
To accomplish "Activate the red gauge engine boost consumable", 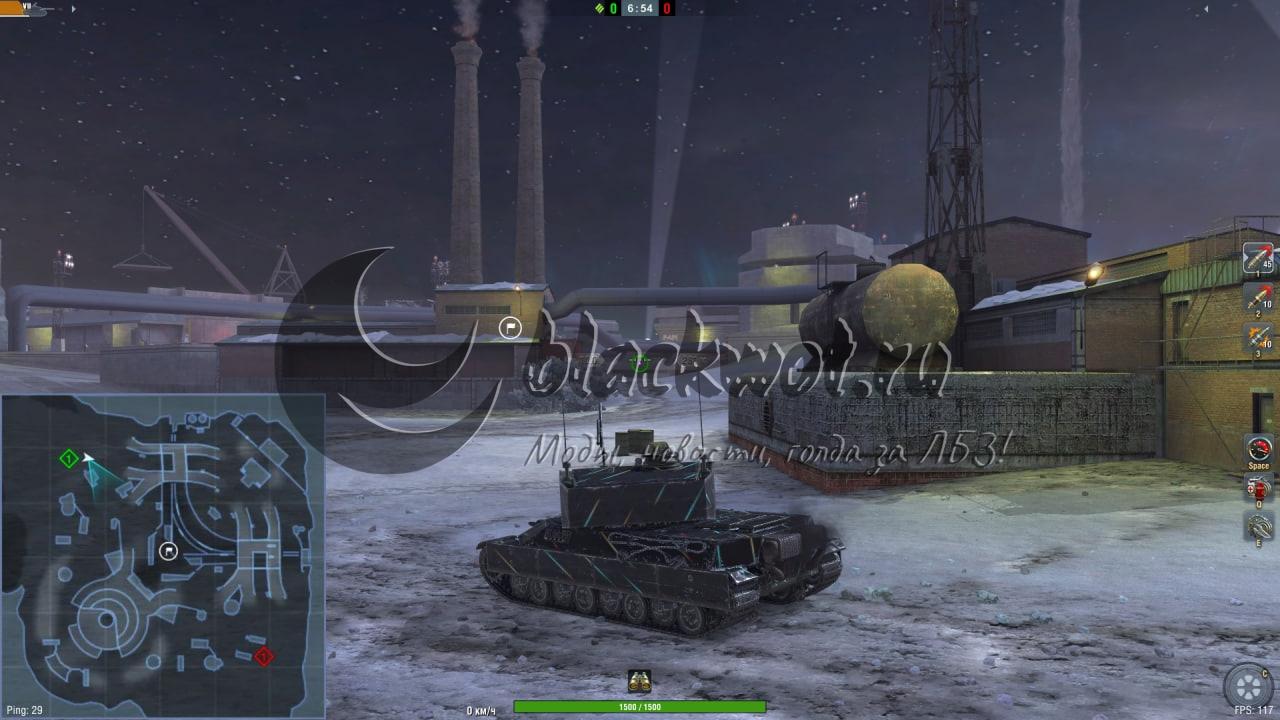I will pos(1258,450).
